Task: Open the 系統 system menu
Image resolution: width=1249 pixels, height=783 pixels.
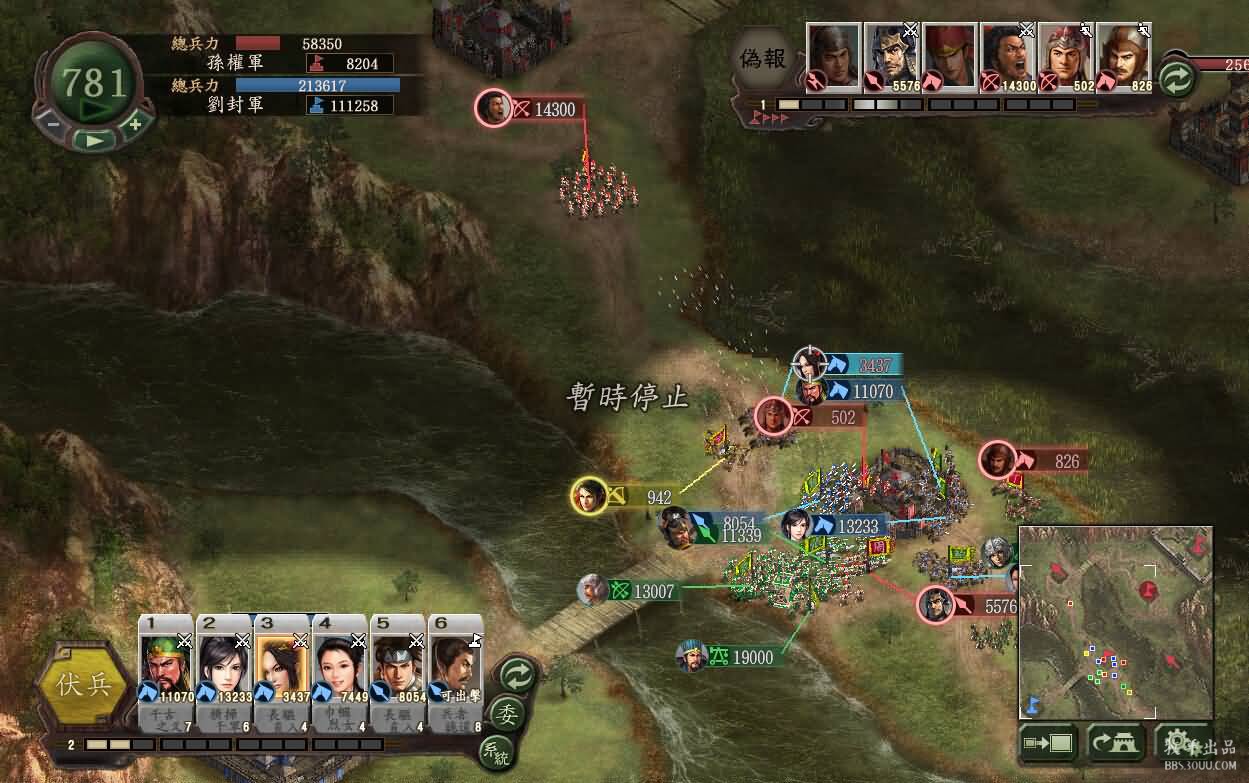Action: tap(494, 751)
